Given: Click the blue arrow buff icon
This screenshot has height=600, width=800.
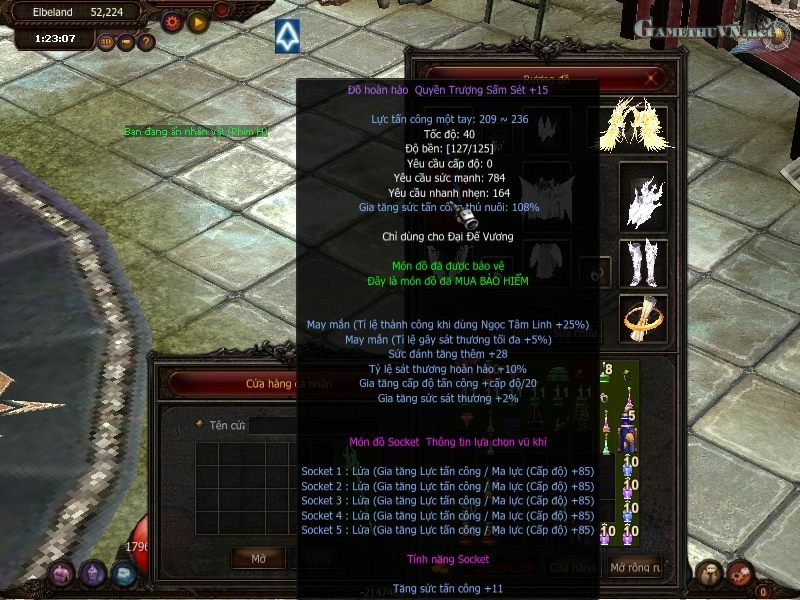Looking at the screenshot, I should (289, 36).
